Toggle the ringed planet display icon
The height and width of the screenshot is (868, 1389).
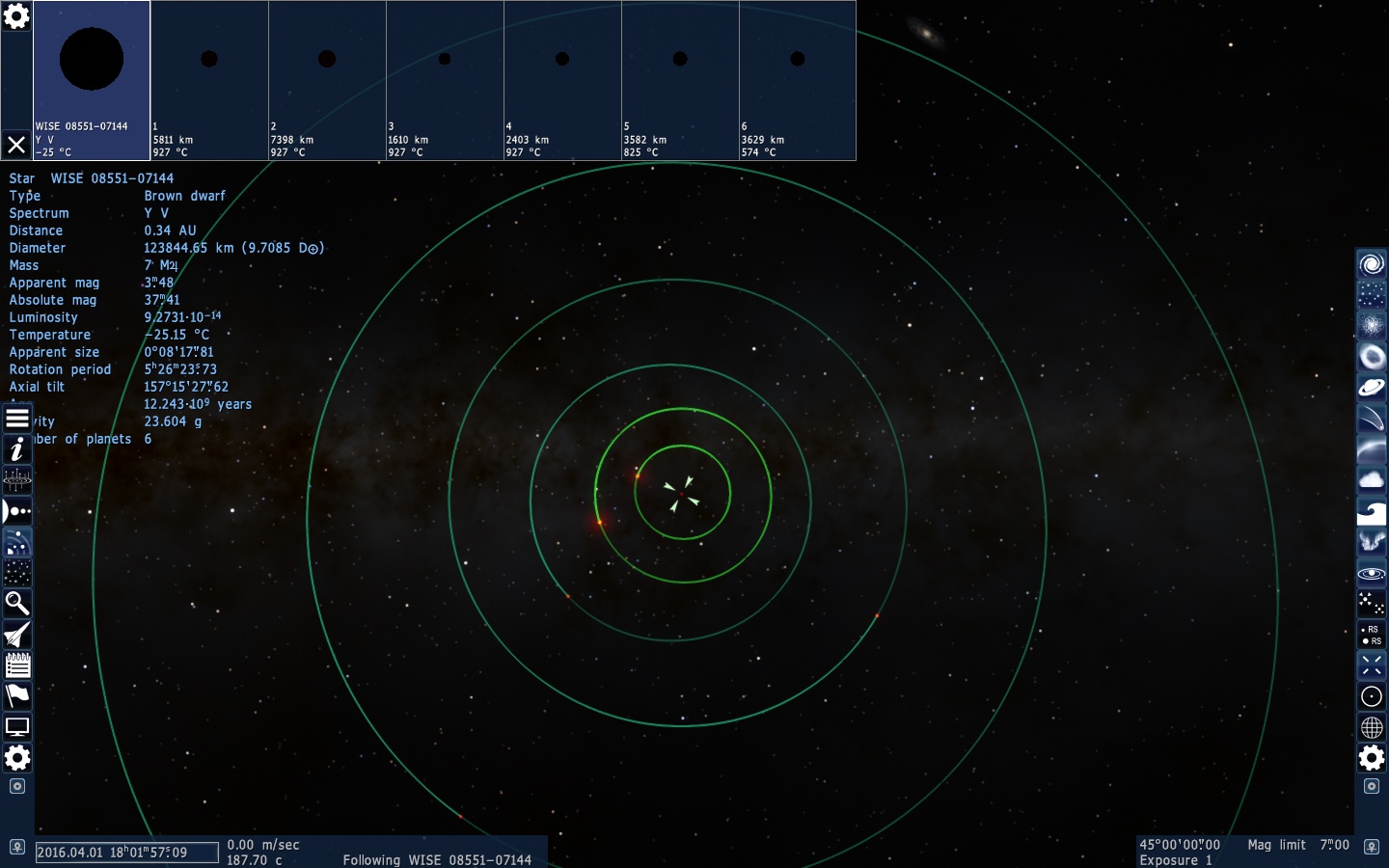pyautogui.click(x=1371, y=388)
